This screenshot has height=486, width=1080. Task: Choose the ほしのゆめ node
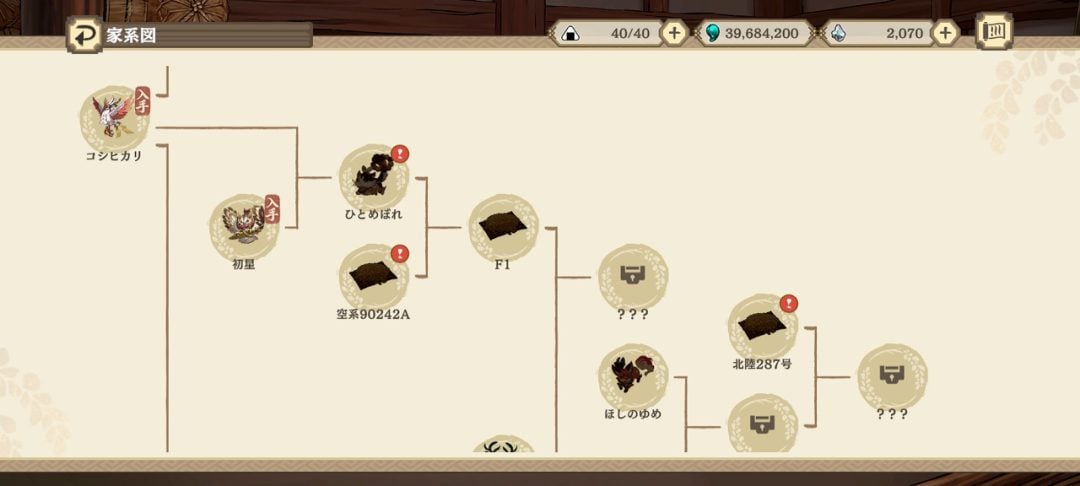[632, 378]
